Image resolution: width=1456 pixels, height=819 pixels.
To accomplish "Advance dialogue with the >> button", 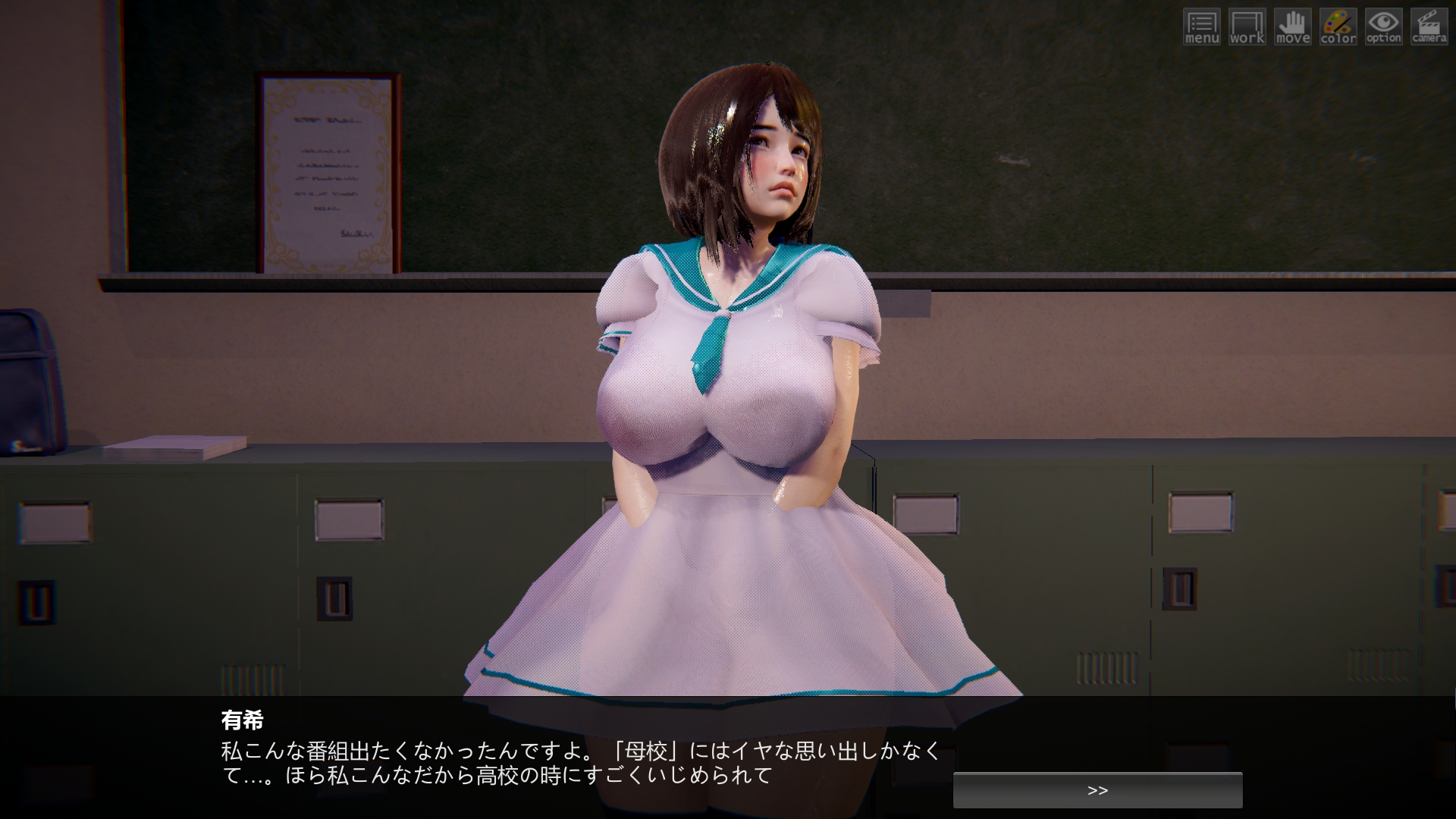I will click(1097, 790).
